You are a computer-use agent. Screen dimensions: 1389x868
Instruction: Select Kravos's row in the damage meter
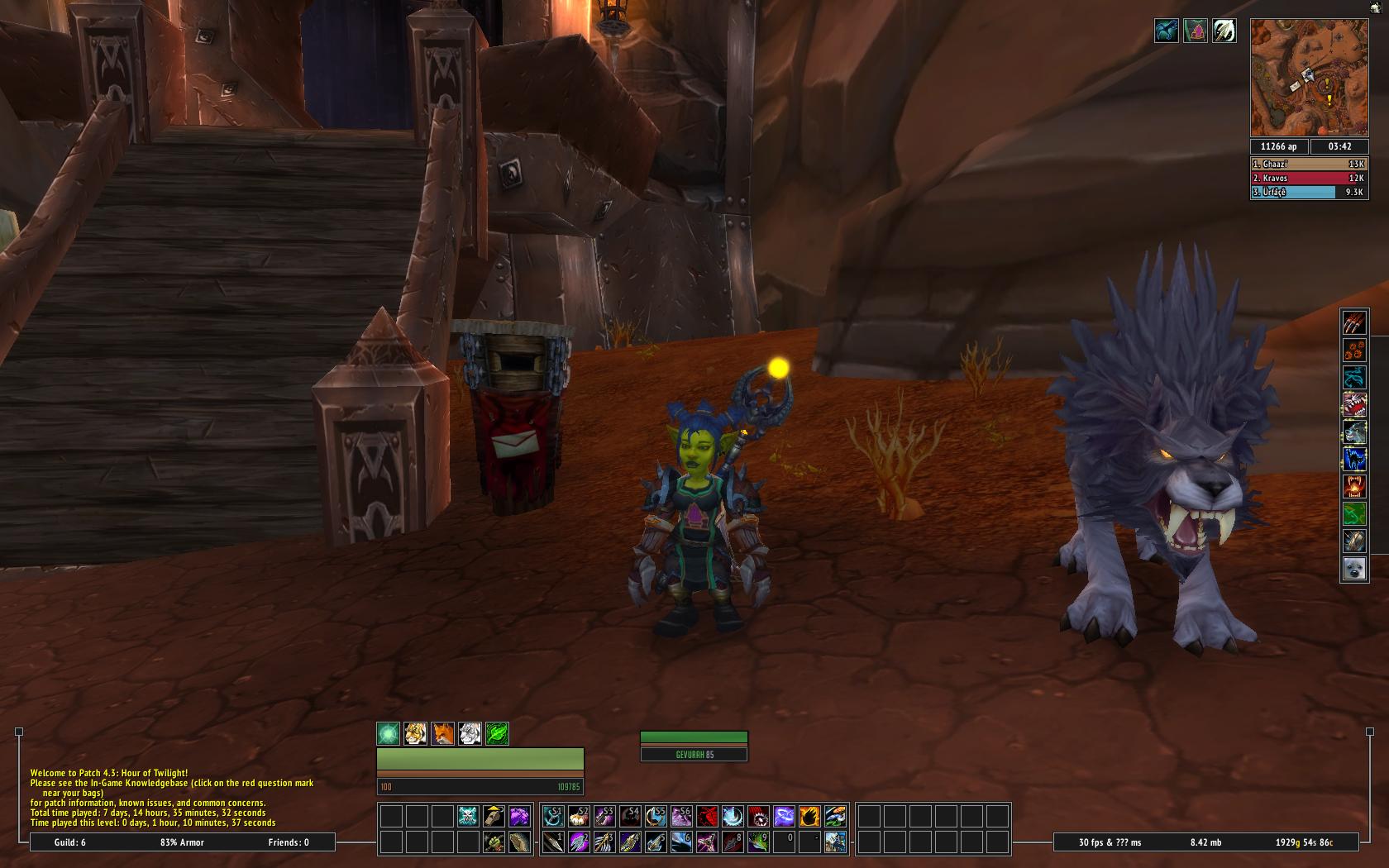coord(1308,178)
